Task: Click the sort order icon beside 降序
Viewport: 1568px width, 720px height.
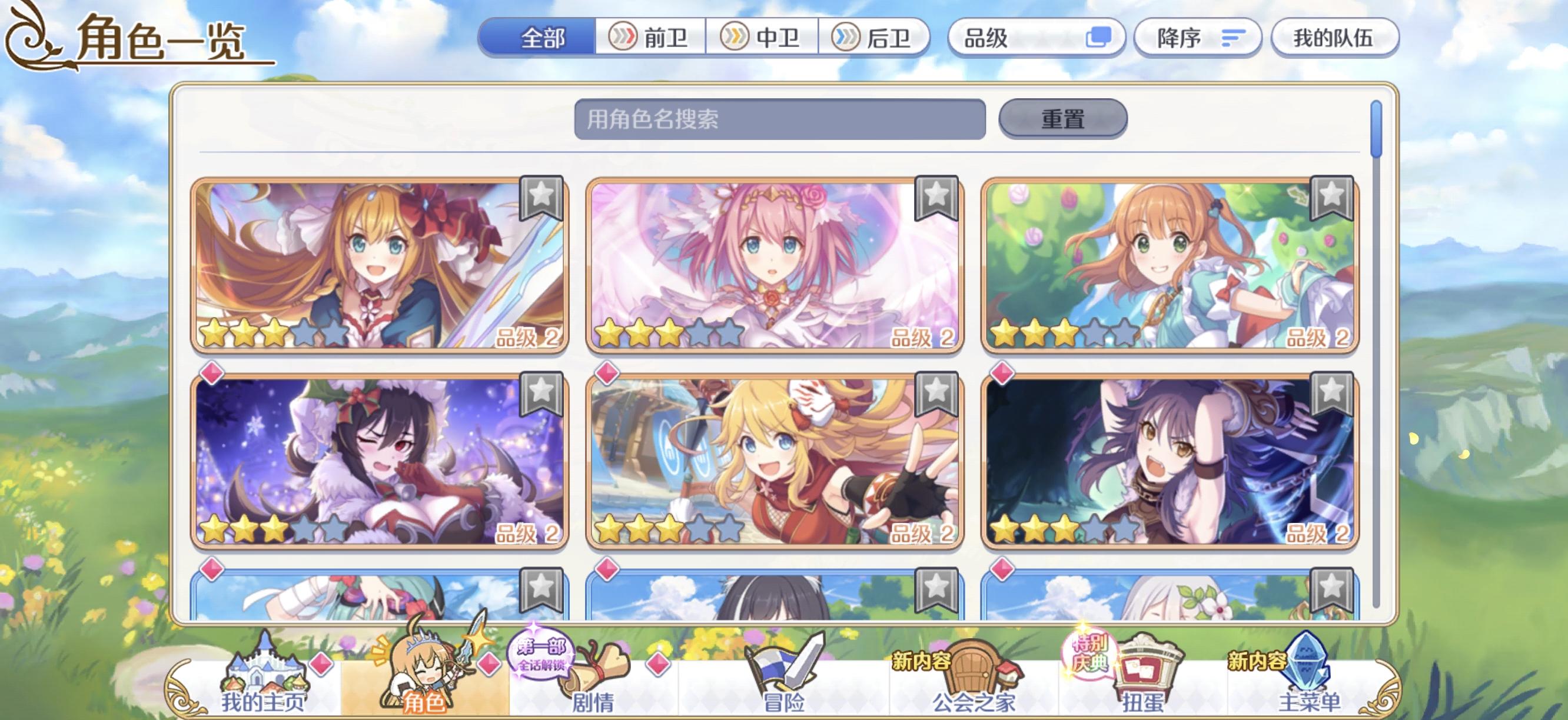Action: coord(1231,38)
